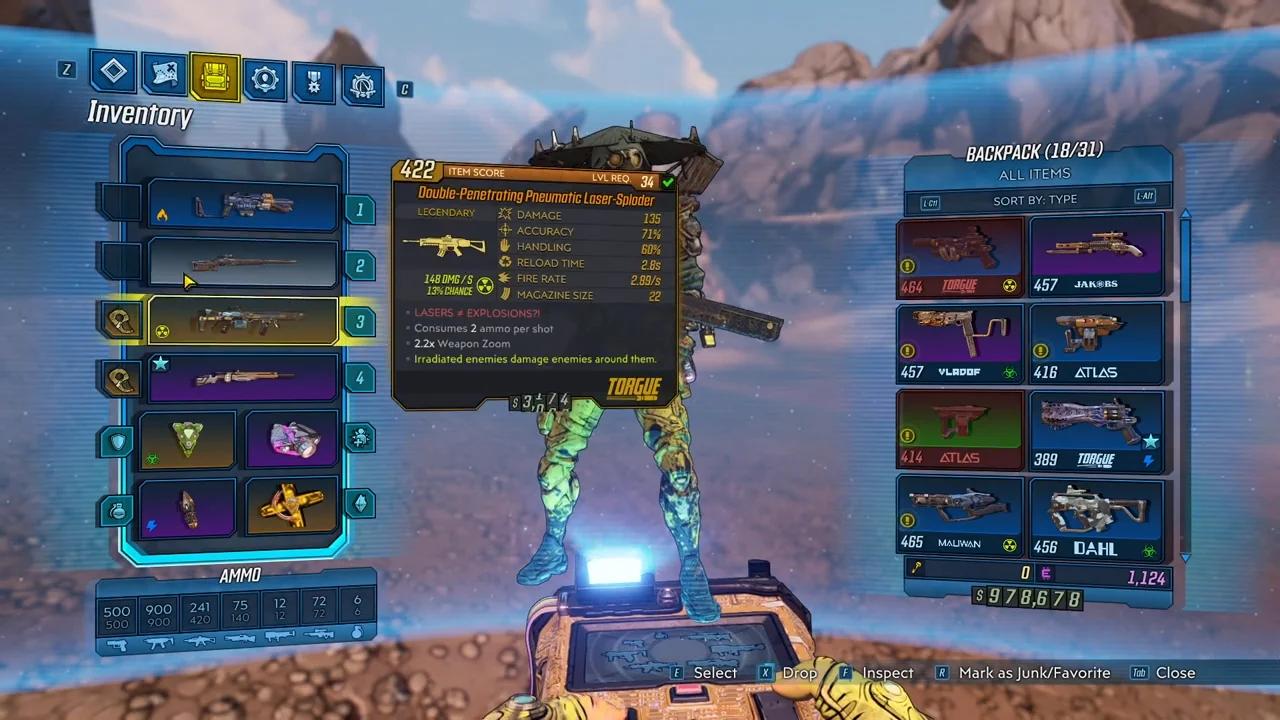Select the highlighted Laser-Sploder in slot 3
1280x720 pixels.
[x=243, y=321]
